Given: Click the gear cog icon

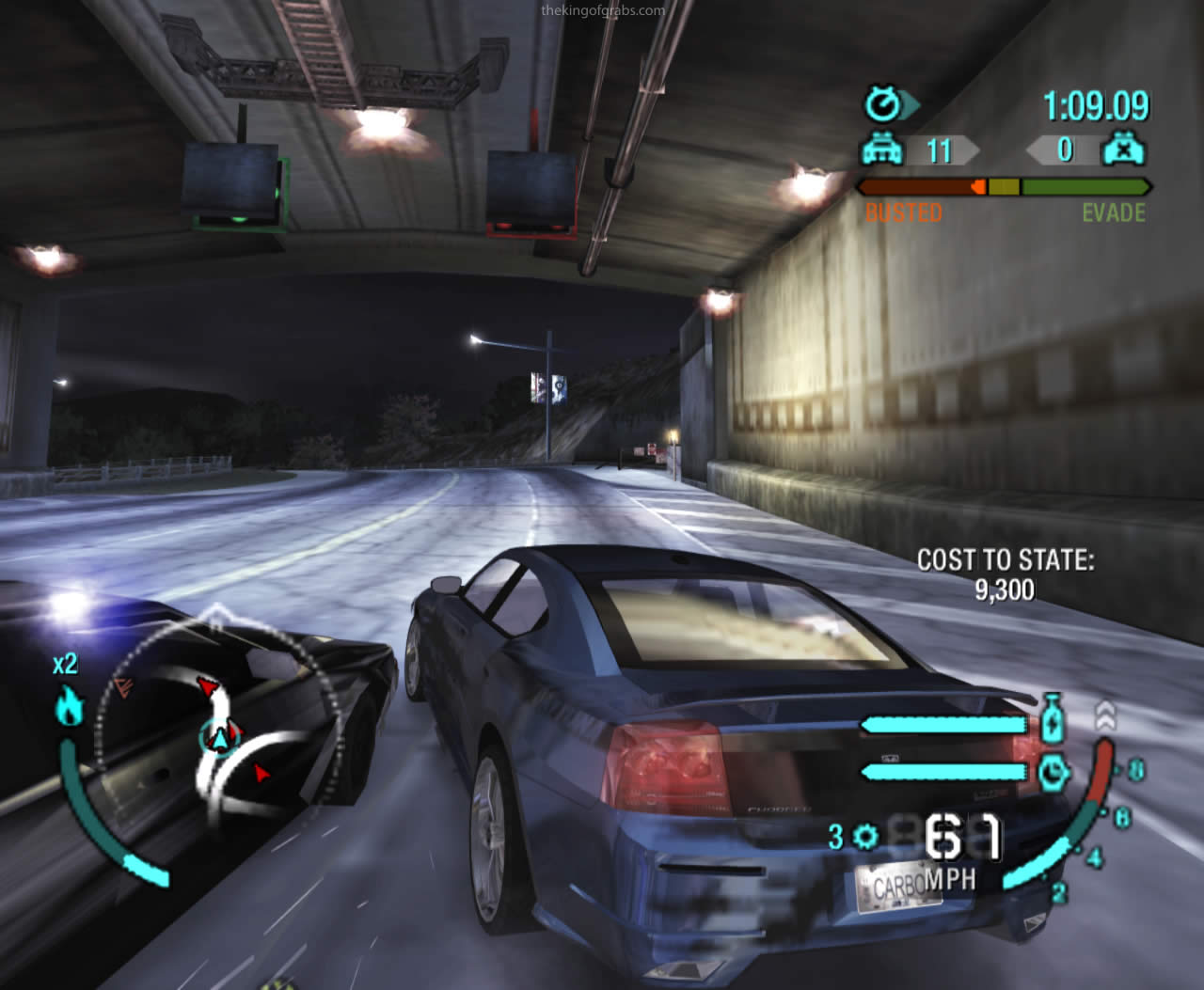Looking at the screenshot, I should pos(864,836).
